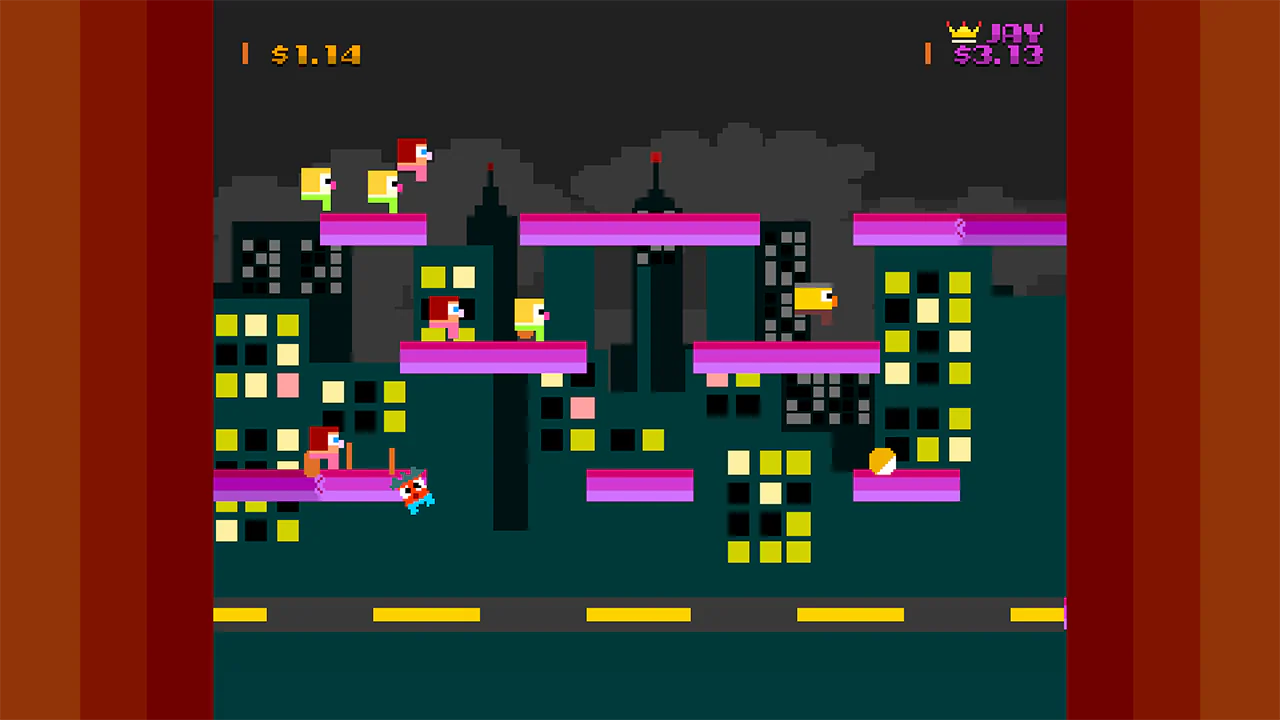Image resolution: width=1280 pixels, height=720 pixels.
Task: Click the red antenna light on tallest tower
Action: pyautogui.click(x=656, y=158)
